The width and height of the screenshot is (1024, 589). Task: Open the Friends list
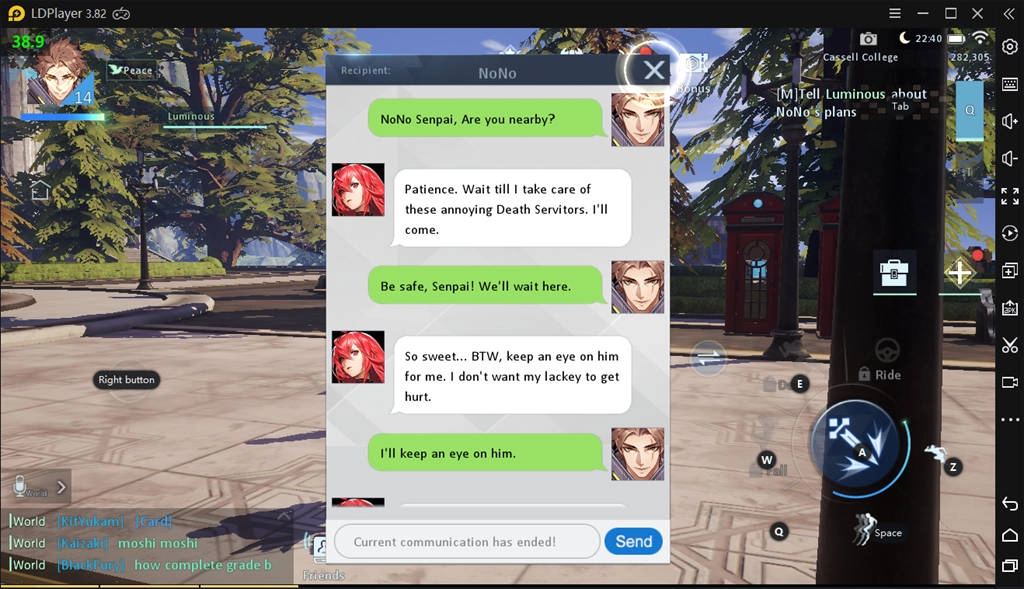[x=322, y=553]
